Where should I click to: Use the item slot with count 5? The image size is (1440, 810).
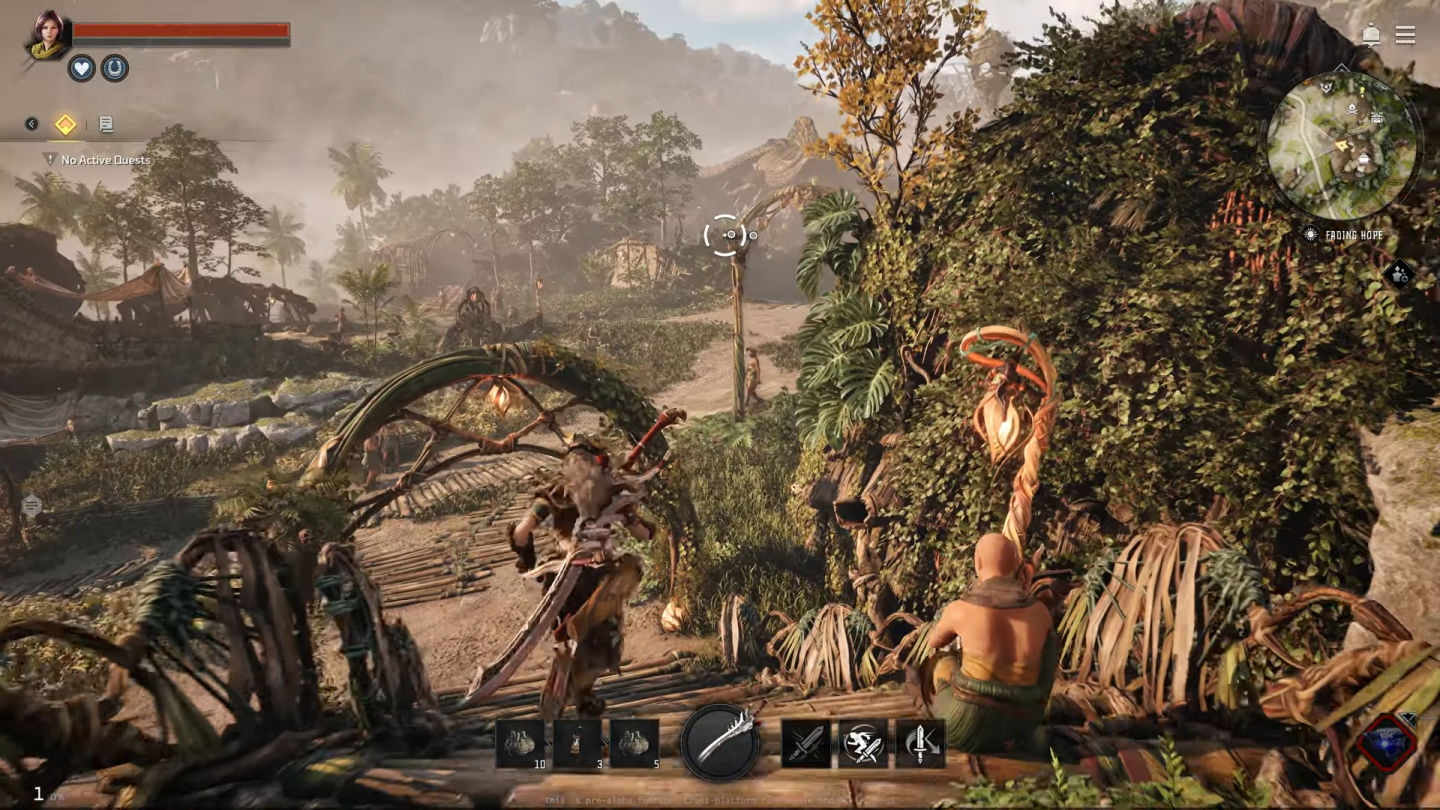(x=635, y=744)
